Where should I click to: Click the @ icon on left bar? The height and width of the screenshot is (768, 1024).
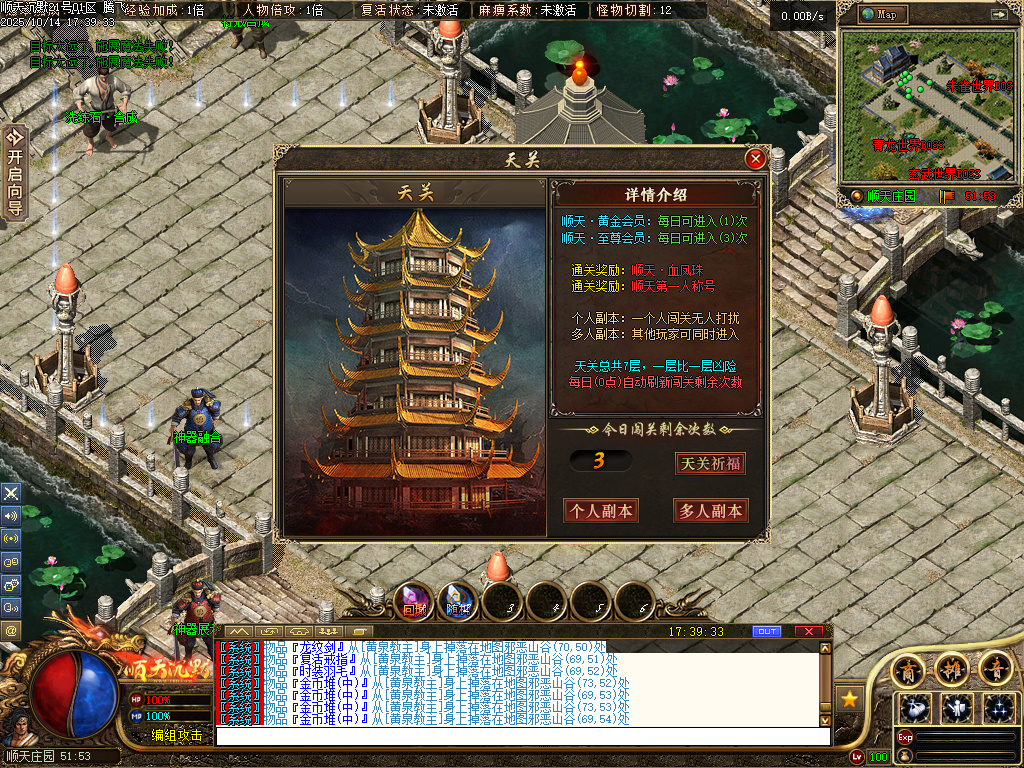click(x=11, y=631)
